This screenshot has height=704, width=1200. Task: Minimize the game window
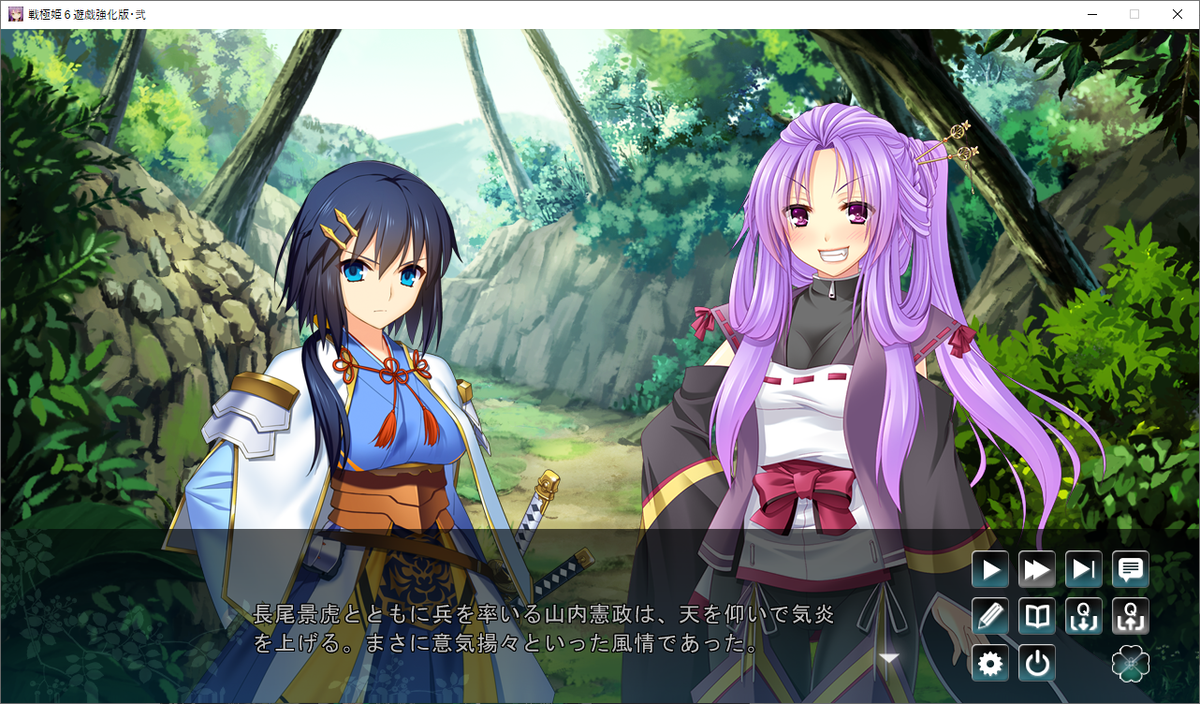[1088, 14]
